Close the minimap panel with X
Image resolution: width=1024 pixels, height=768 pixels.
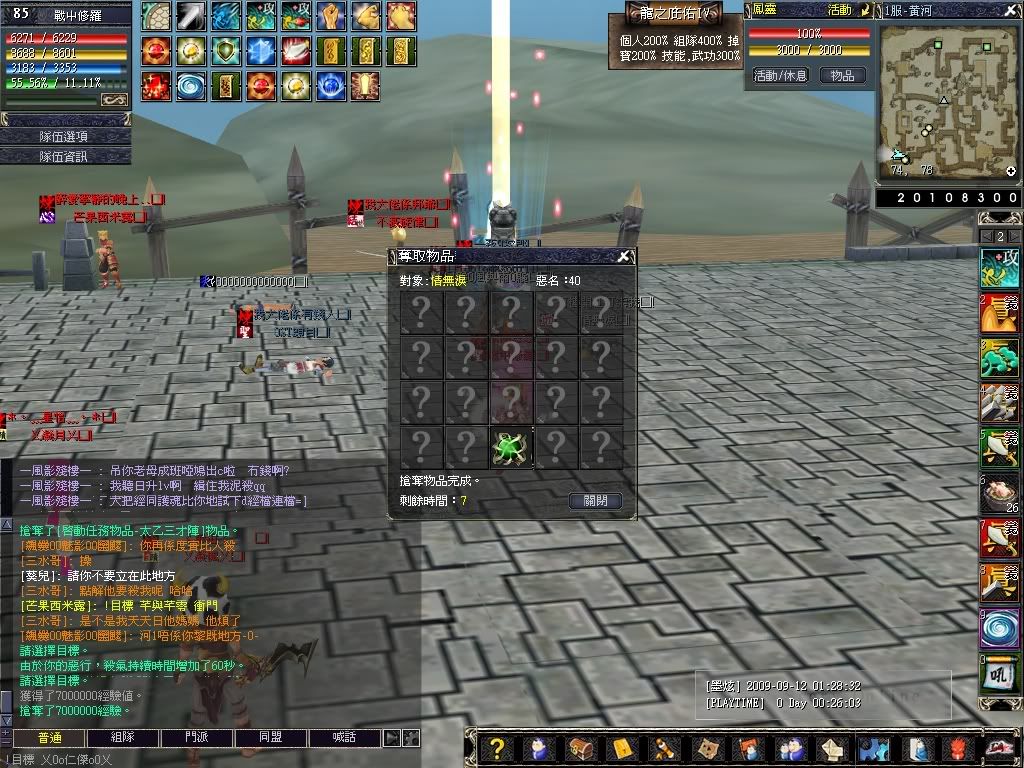coord(1011,11)
